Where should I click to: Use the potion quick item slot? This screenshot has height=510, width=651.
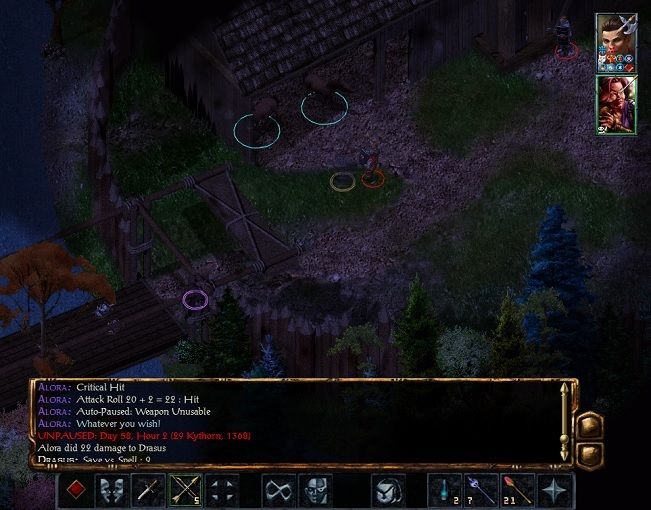[x=444, y=490]
